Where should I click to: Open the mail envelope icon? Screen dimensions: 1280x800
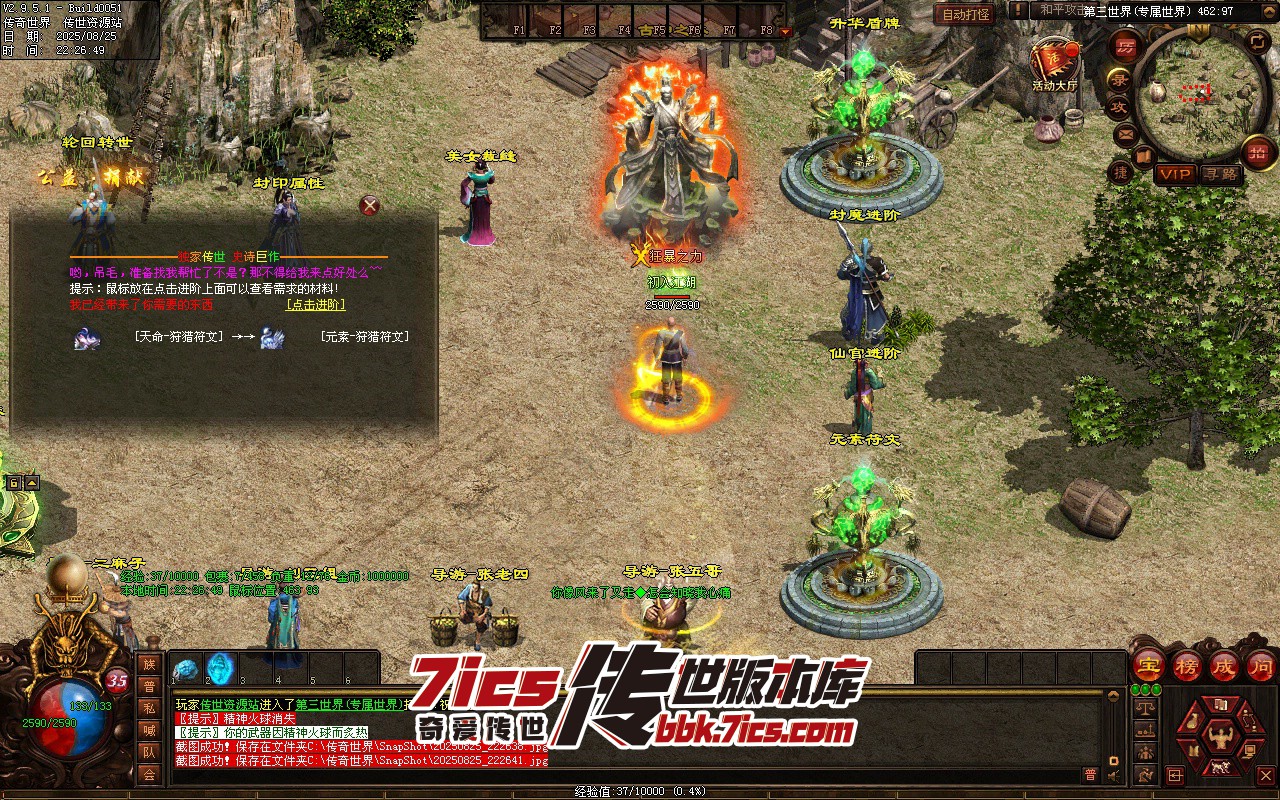pyautogui.click(x=1126, y=133)
